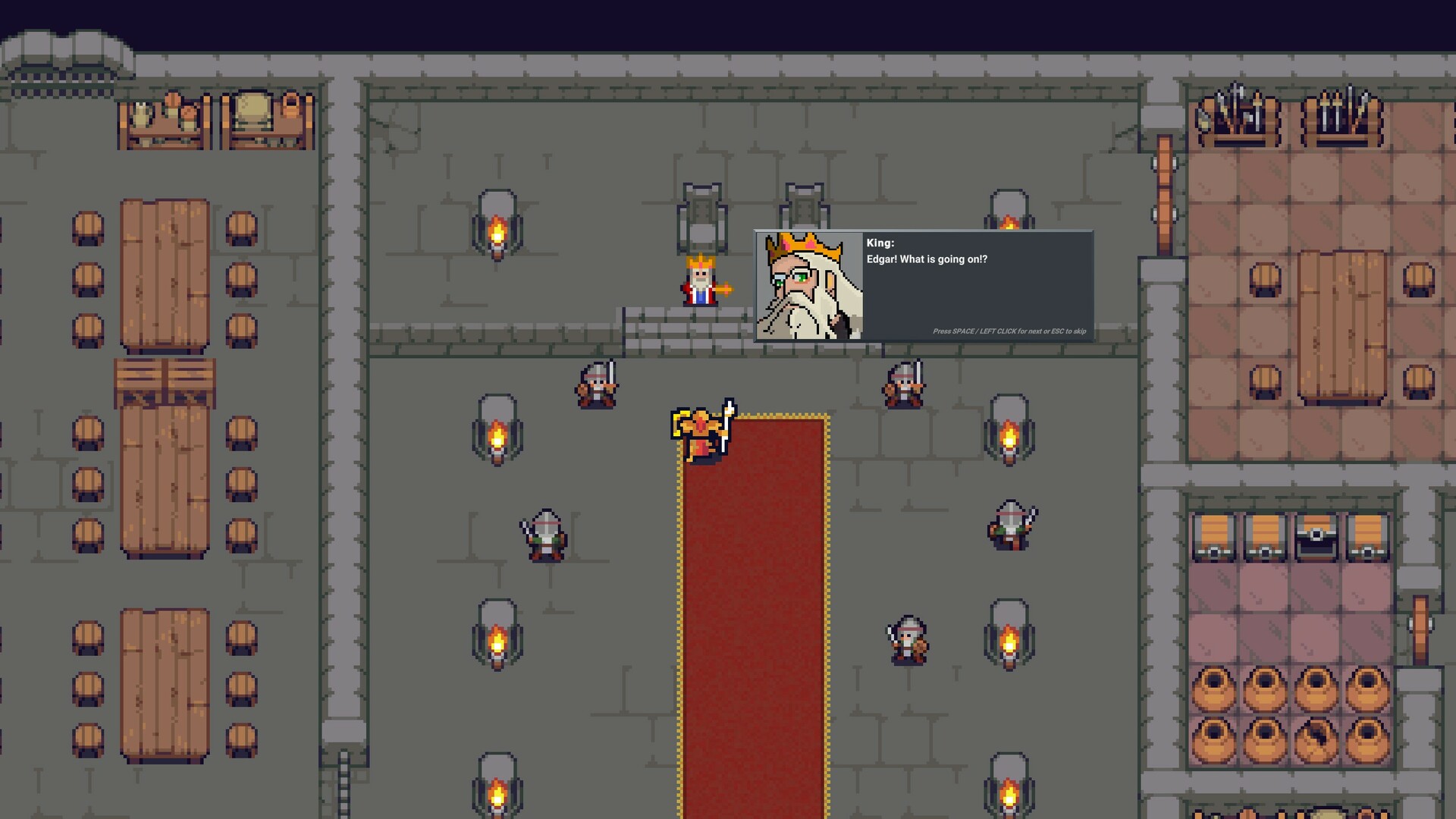This screenshot has width=1456, height=819.
Task: Click the guard with shield below the carpet
Action: pos(907,639)
